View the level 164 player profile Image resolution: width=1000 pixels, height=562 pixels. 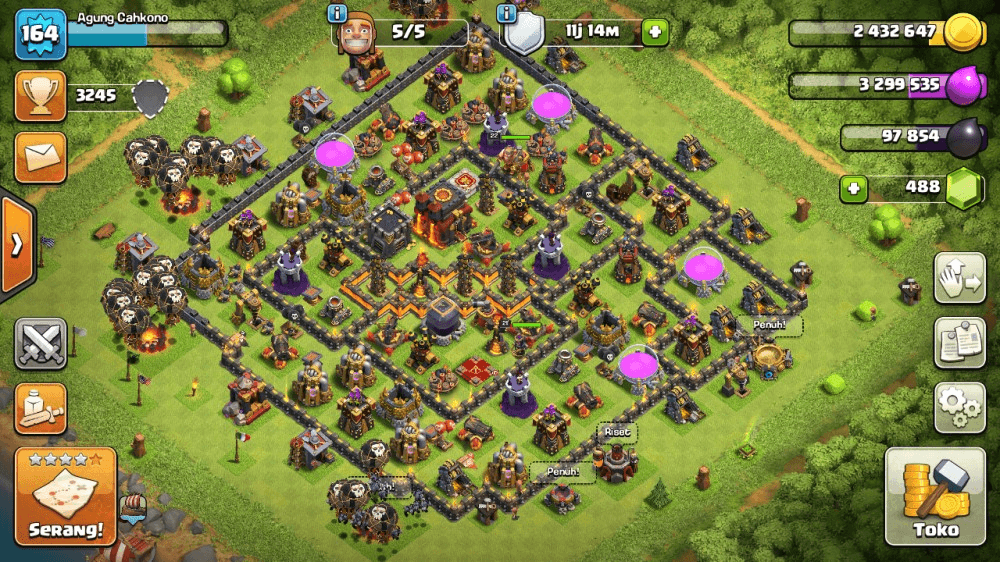(x=40, y=33)
